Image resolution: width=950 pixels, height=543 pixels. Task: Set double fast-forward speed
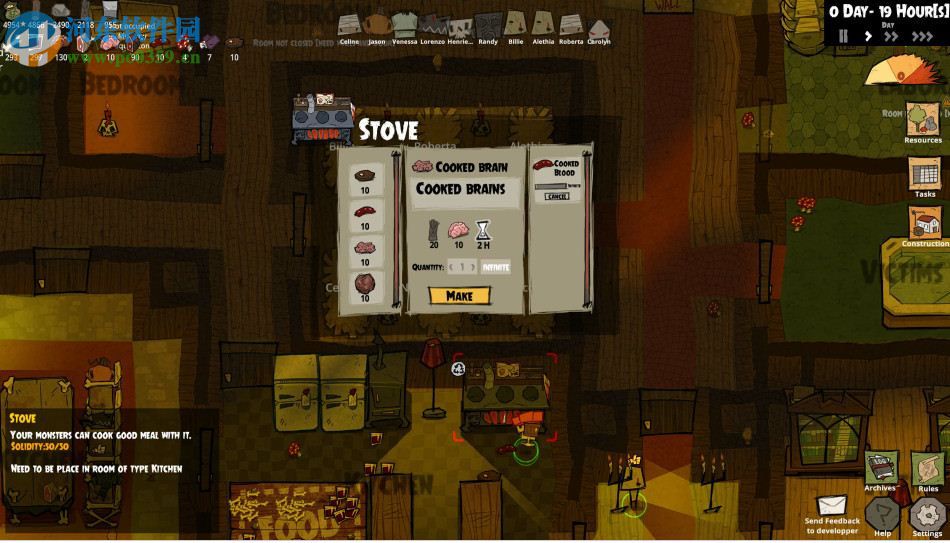click(892, 36)
